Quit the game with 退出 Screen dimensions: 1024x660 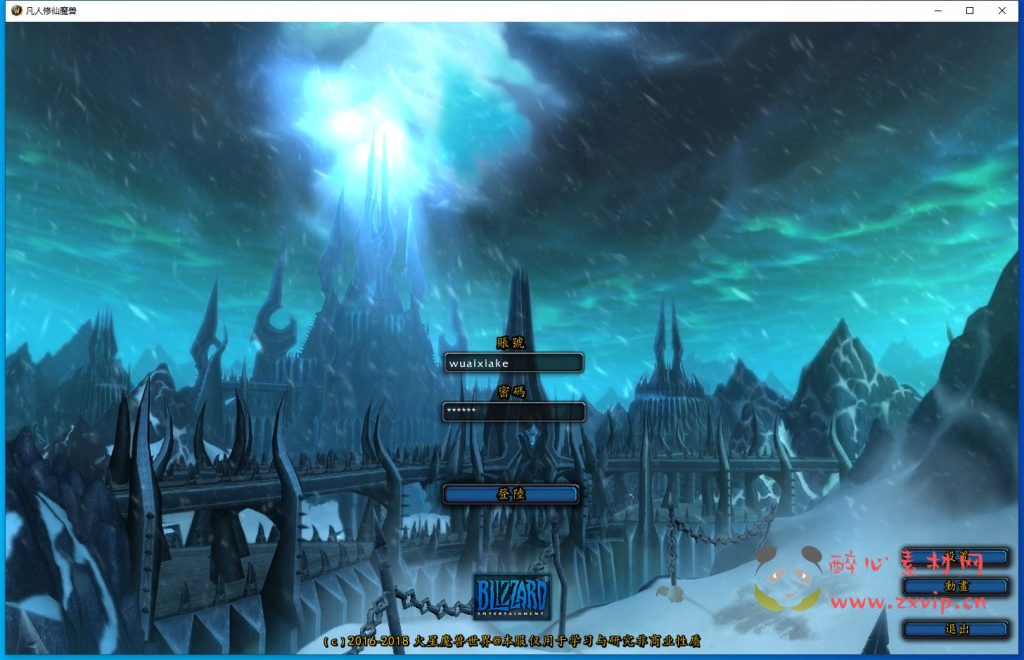(955, 629)
